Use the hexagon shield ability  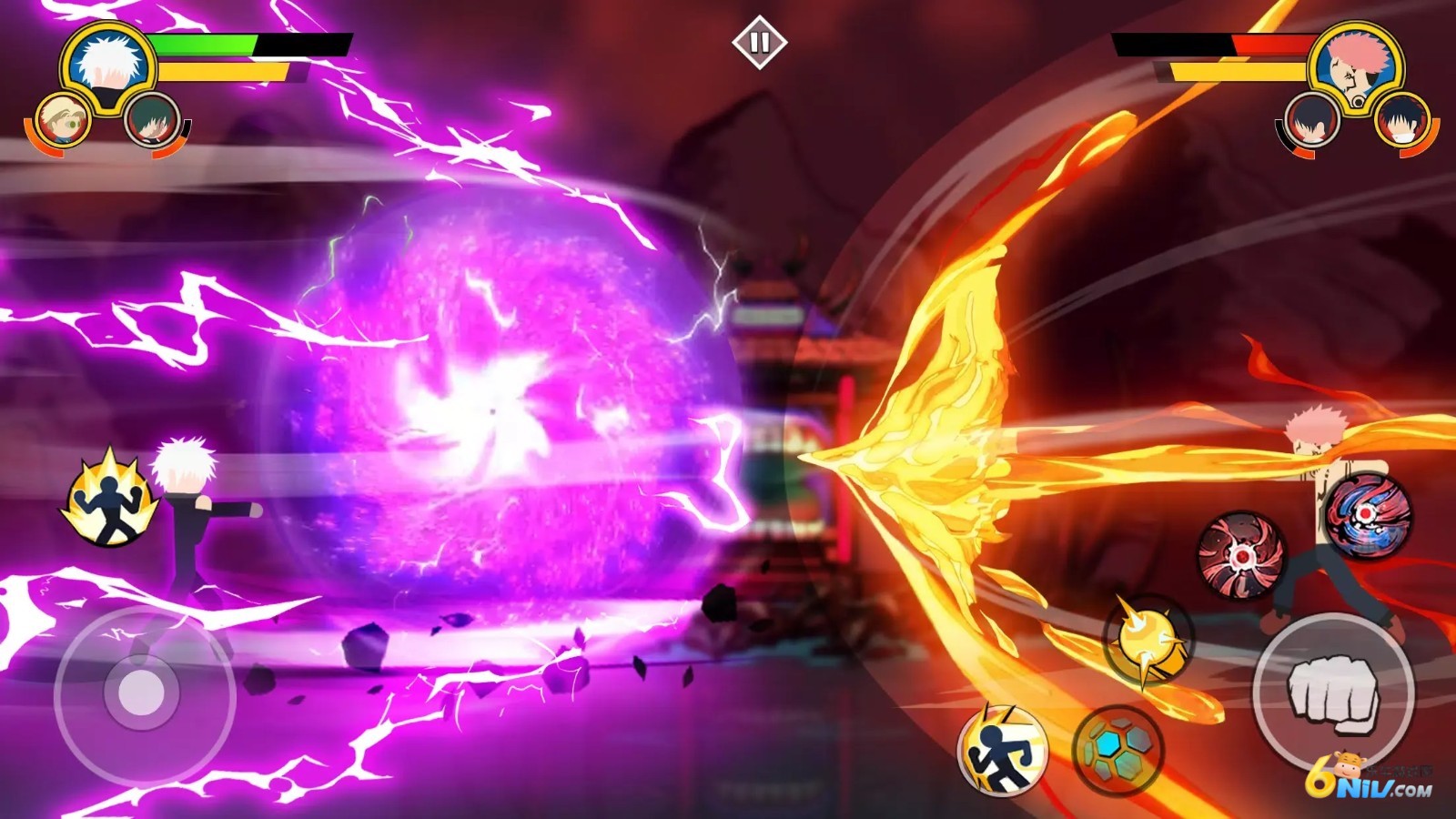point(1117,750)
